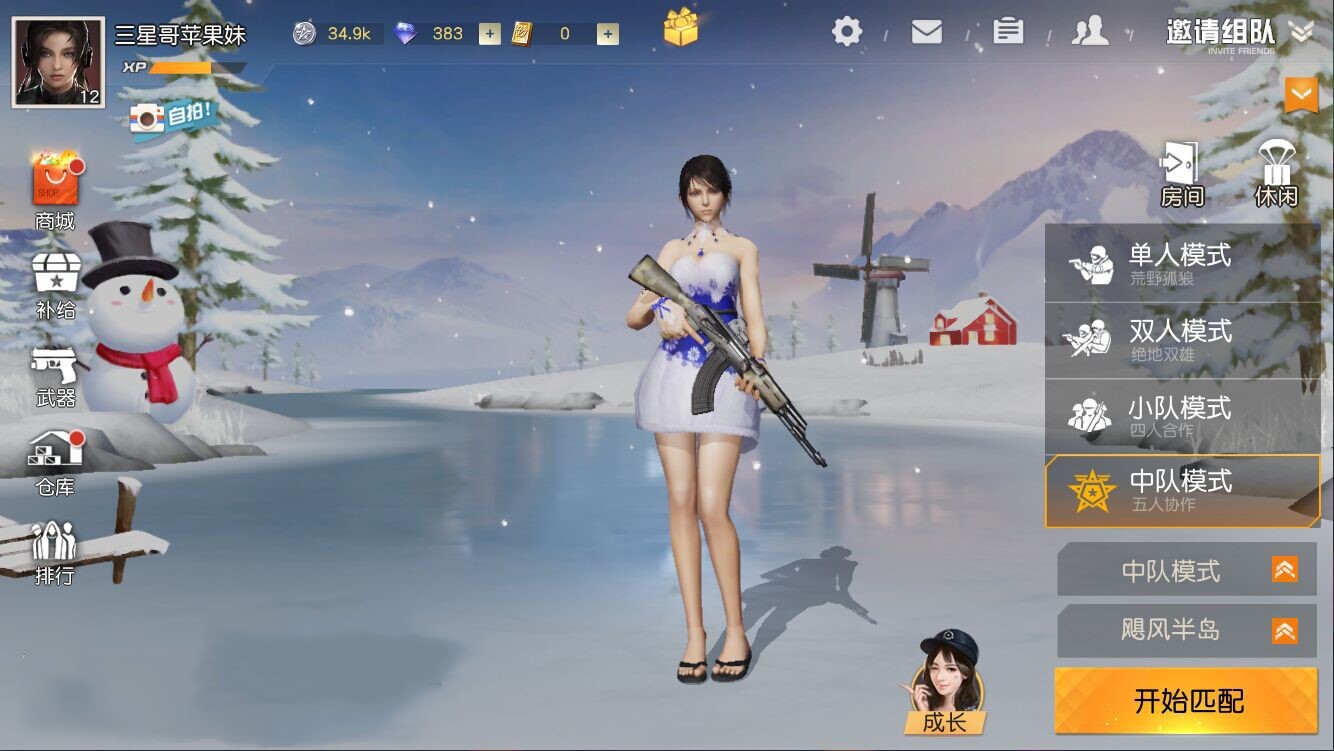
Task: Enter the 房间 room mode
Action: [x=1181, y=174]
